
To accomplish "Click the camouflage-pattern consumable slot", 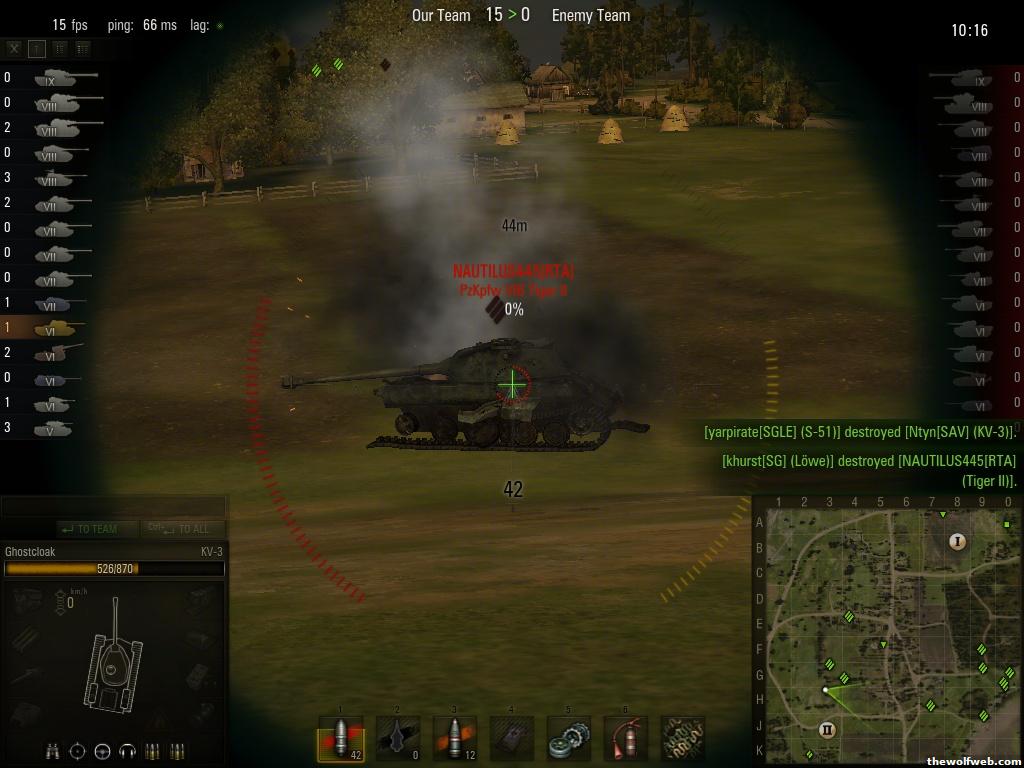I will click(x=683, y=739).
